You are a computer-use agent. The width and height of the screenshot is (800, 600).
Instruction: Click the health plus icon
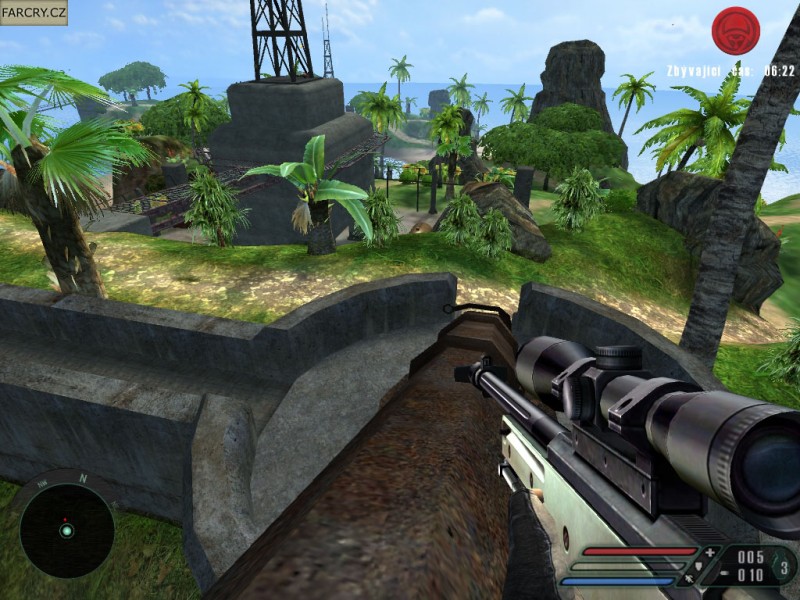coord(710,552)
